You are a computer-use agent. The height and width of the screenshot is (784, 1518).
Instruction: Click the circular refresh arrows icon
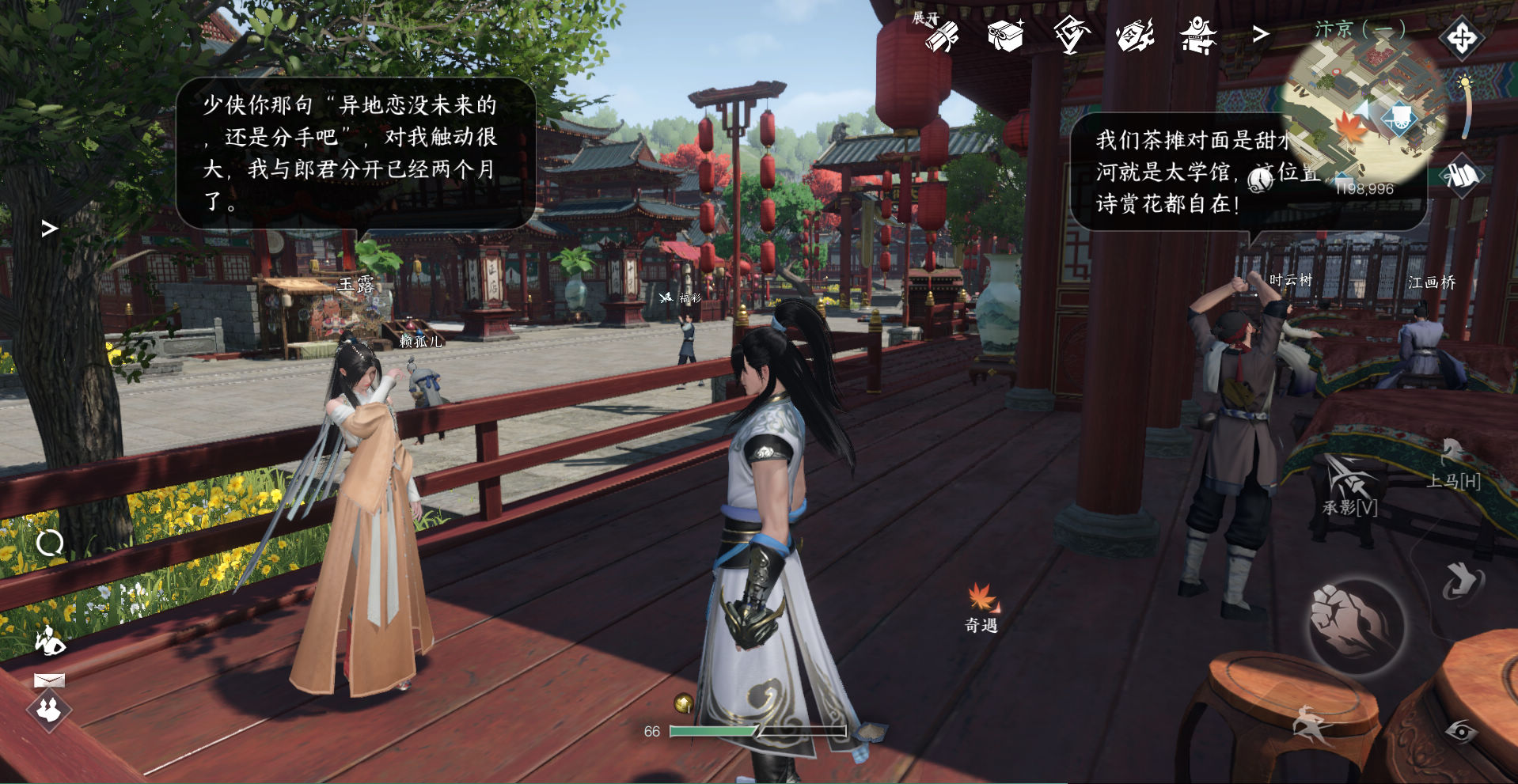click(x=50, y=543)
